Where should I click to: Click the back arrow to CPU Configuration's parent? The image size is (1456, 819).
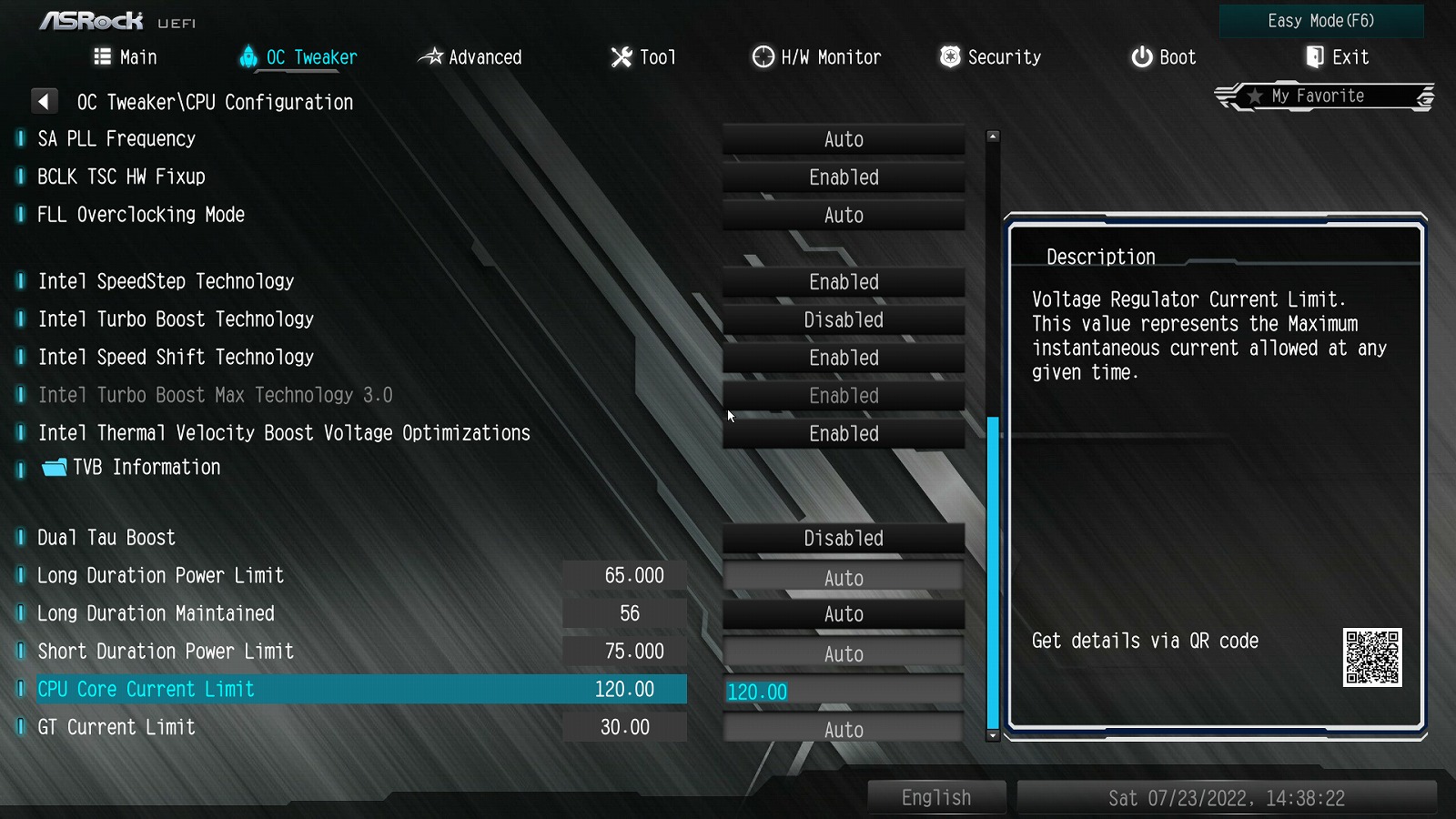[44, 101]
